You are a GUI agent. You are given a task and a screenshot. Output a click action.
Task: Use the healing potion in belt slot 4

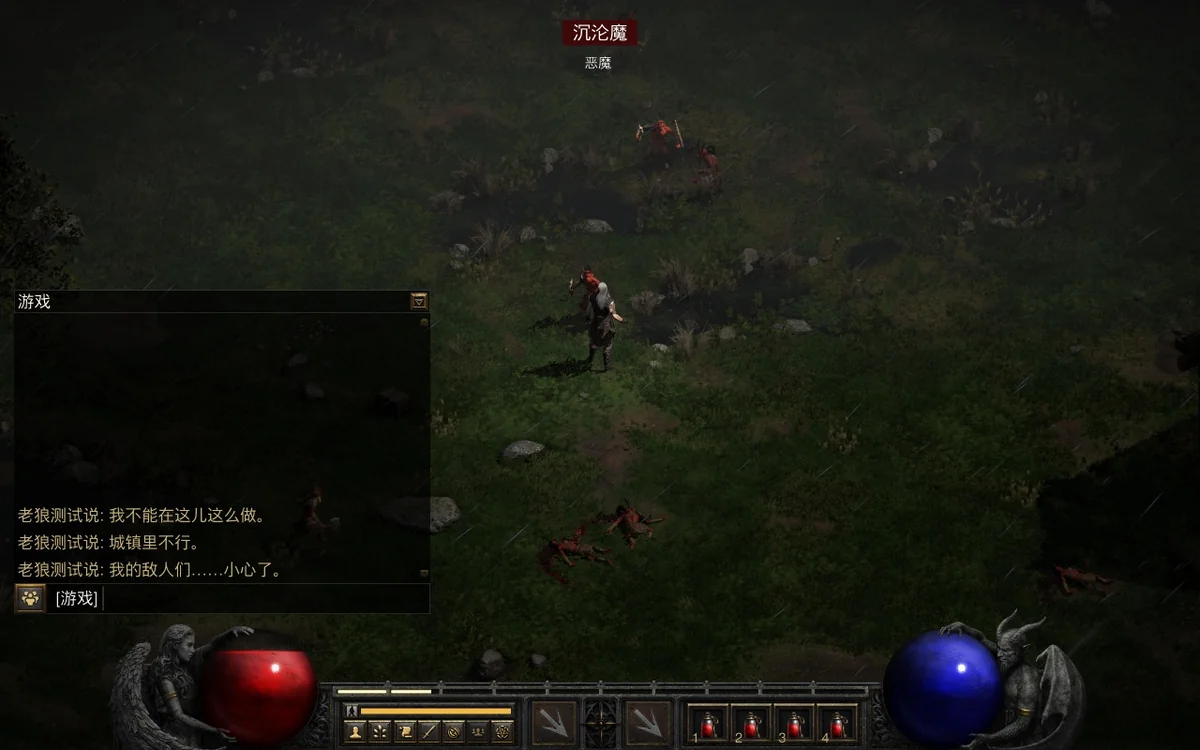[x=837, y=723]
